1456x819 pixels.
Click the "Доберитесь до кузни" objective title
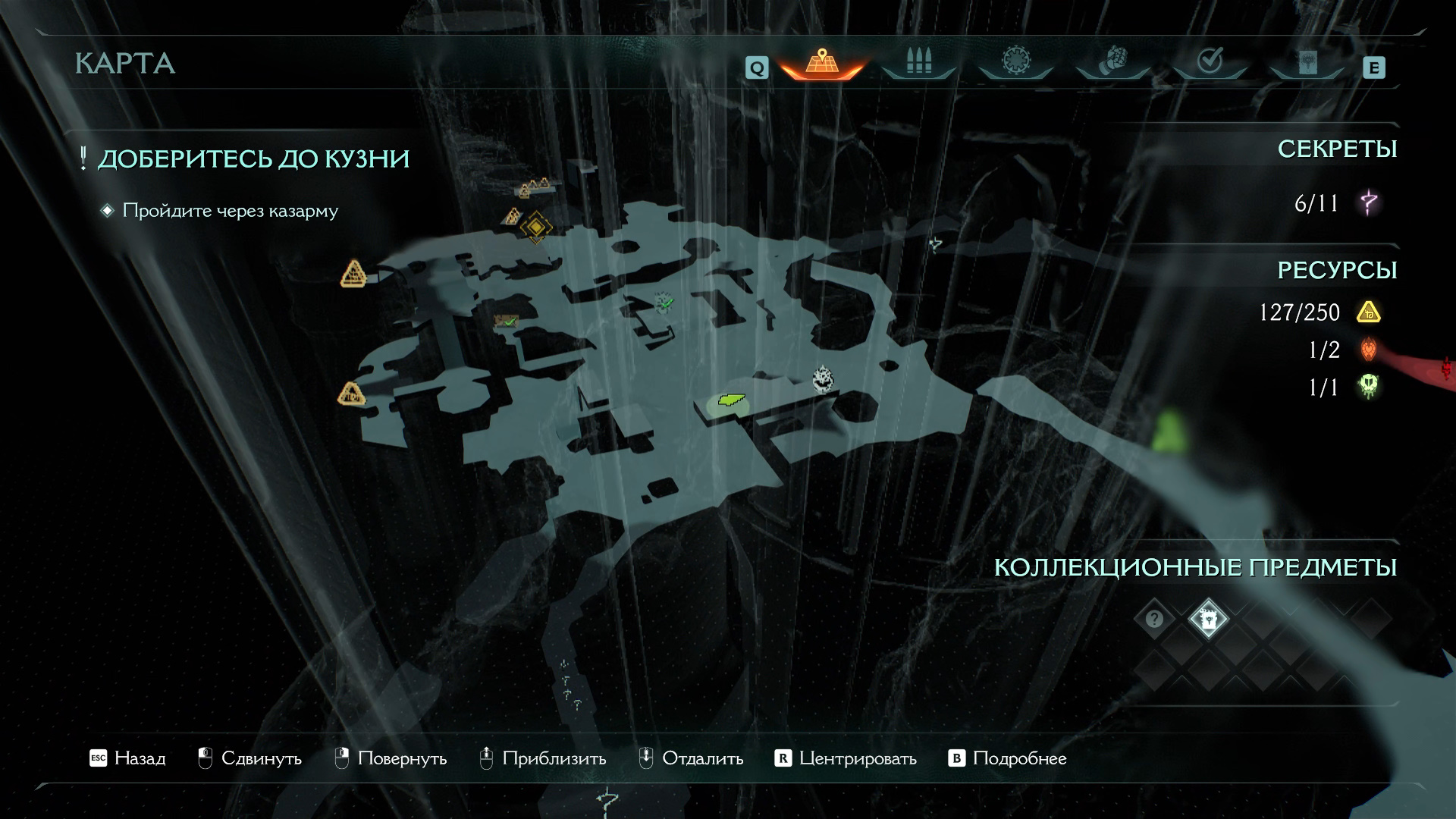tap(253, 159)
